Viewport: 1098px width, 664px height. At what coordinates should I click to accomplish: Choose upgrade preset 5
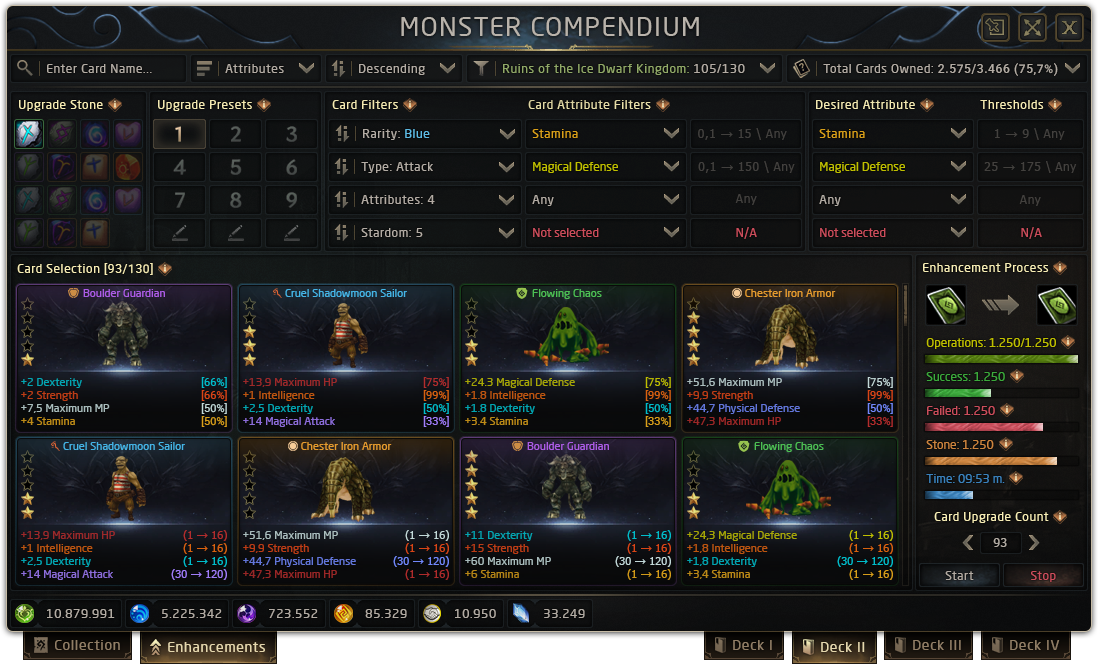236,167
